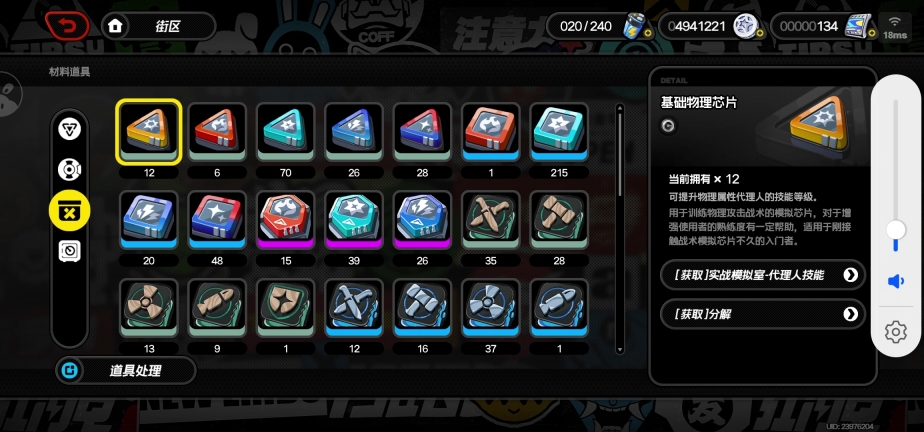The height and width of the screenshot is (432, 924).
Task: Click the highlighted yellow materials category tab
Action: 69,209
